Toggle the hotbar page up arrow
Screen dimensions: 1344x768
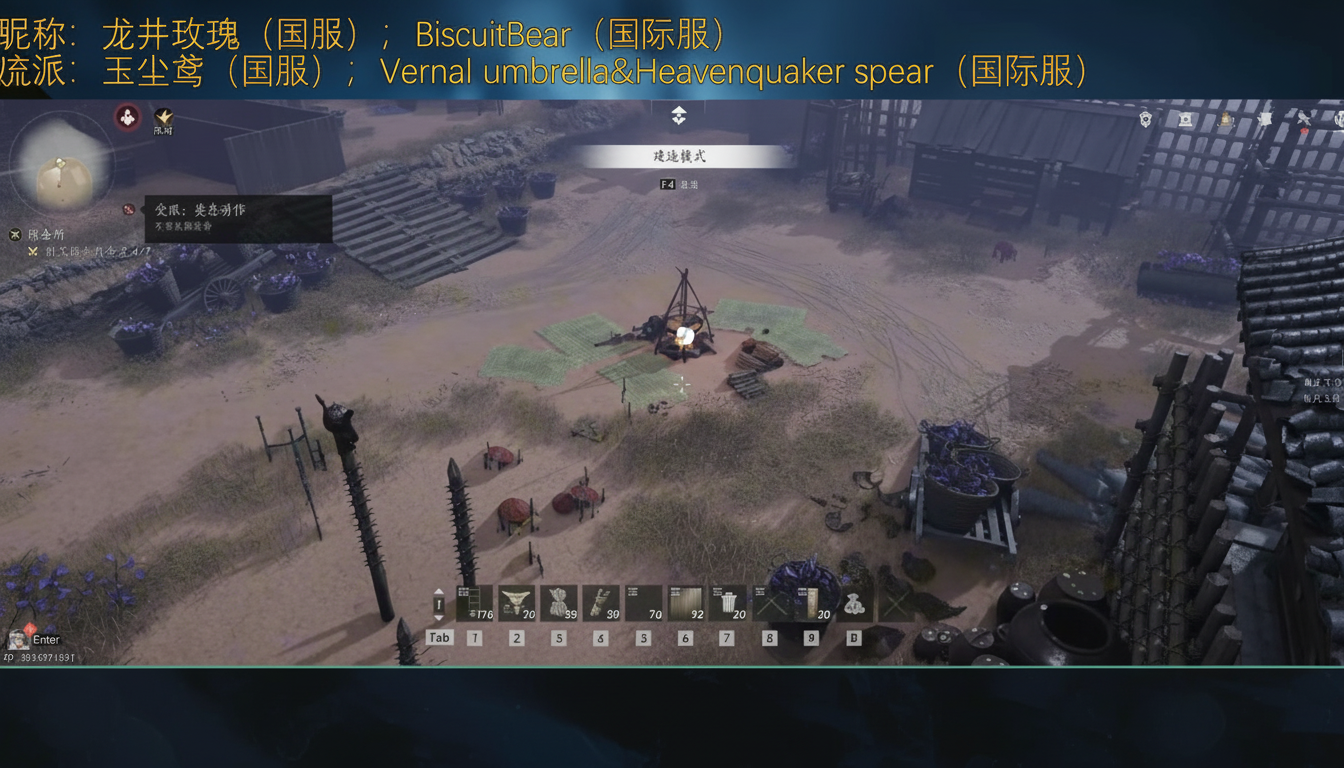[x=436, y=593]
